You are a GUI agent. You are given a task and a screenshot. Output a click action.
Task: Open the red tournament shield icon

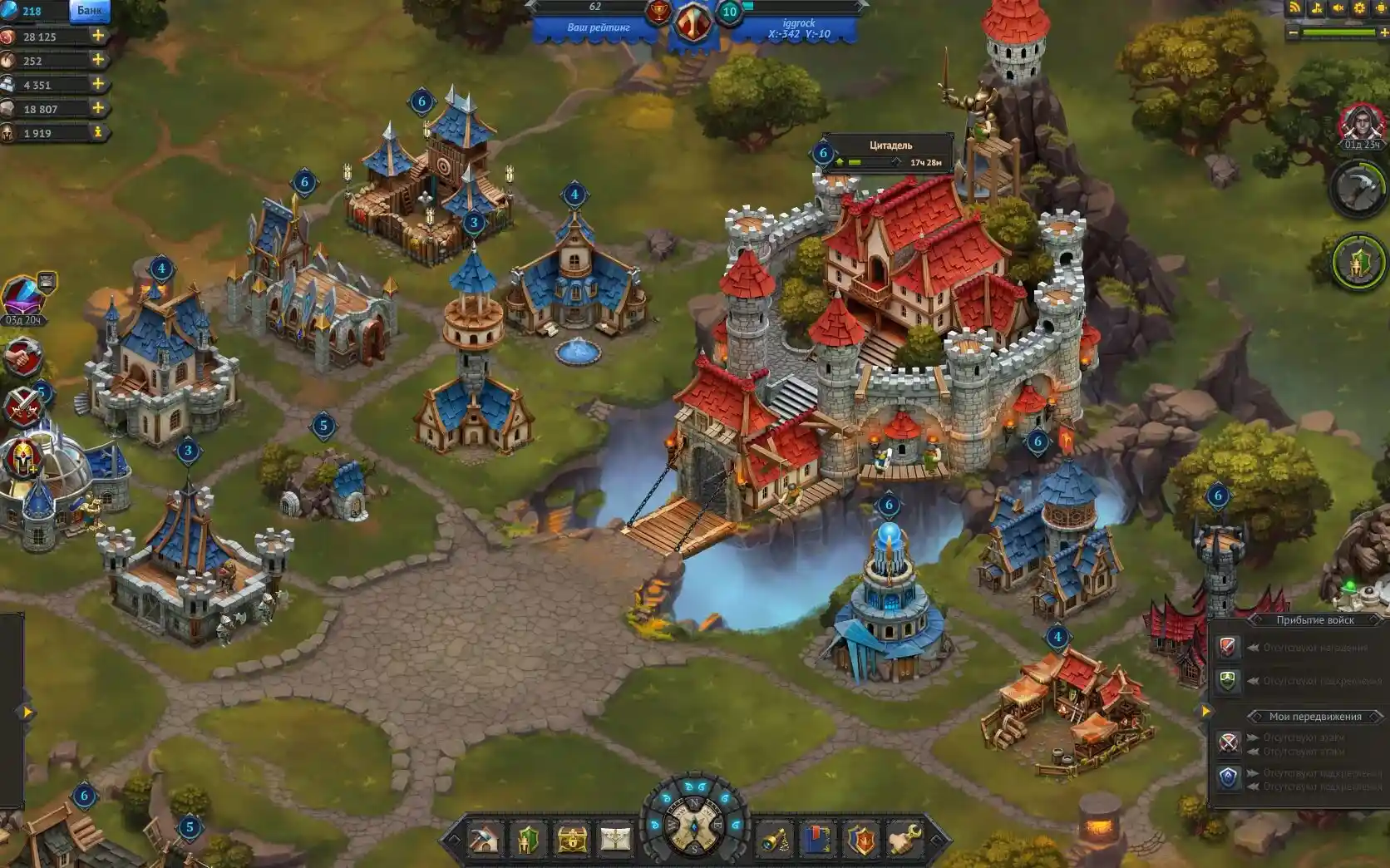pos(860,838)
